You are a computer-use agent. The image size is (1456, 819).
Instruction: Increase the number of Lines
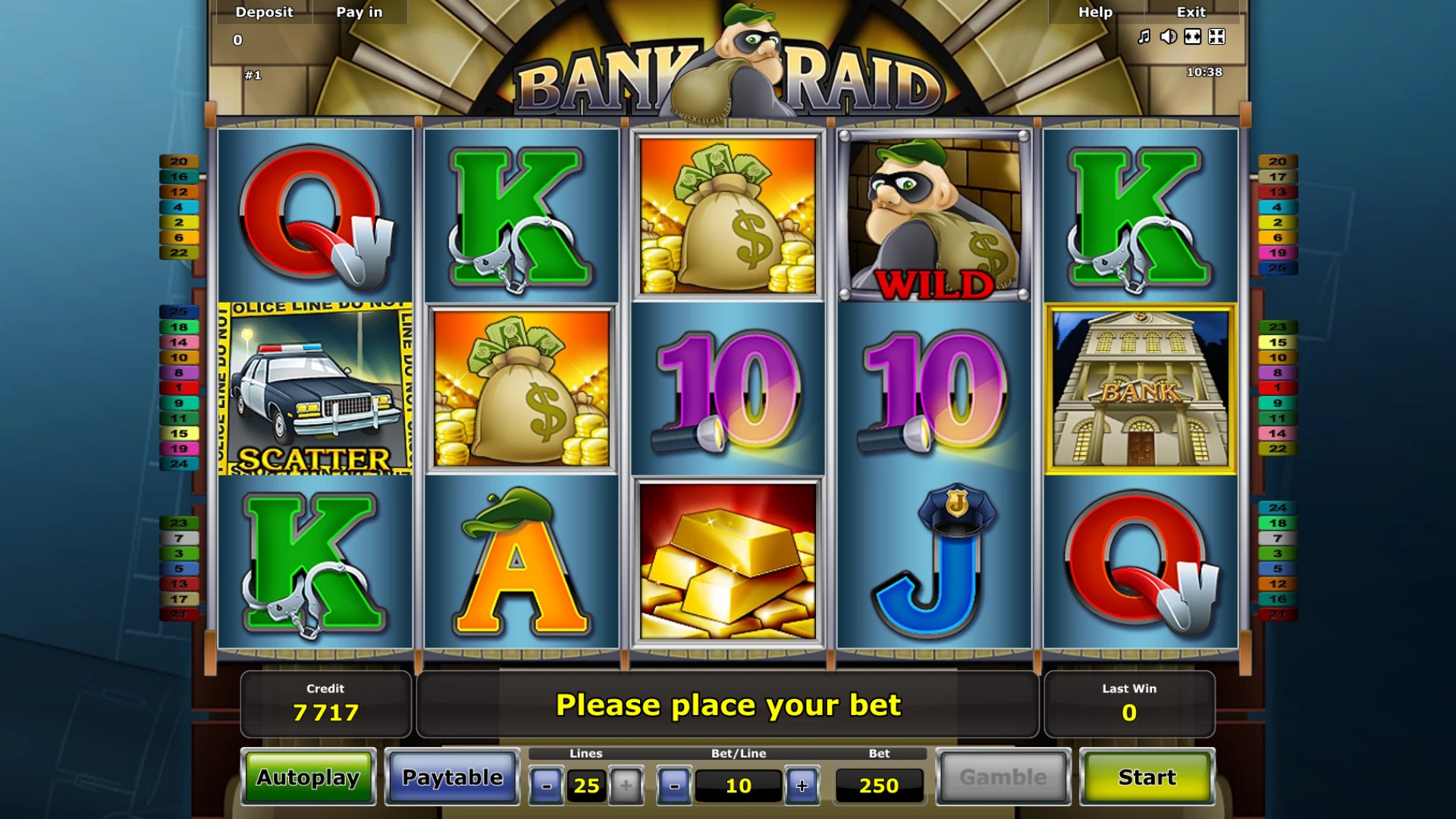pos(626,786)
